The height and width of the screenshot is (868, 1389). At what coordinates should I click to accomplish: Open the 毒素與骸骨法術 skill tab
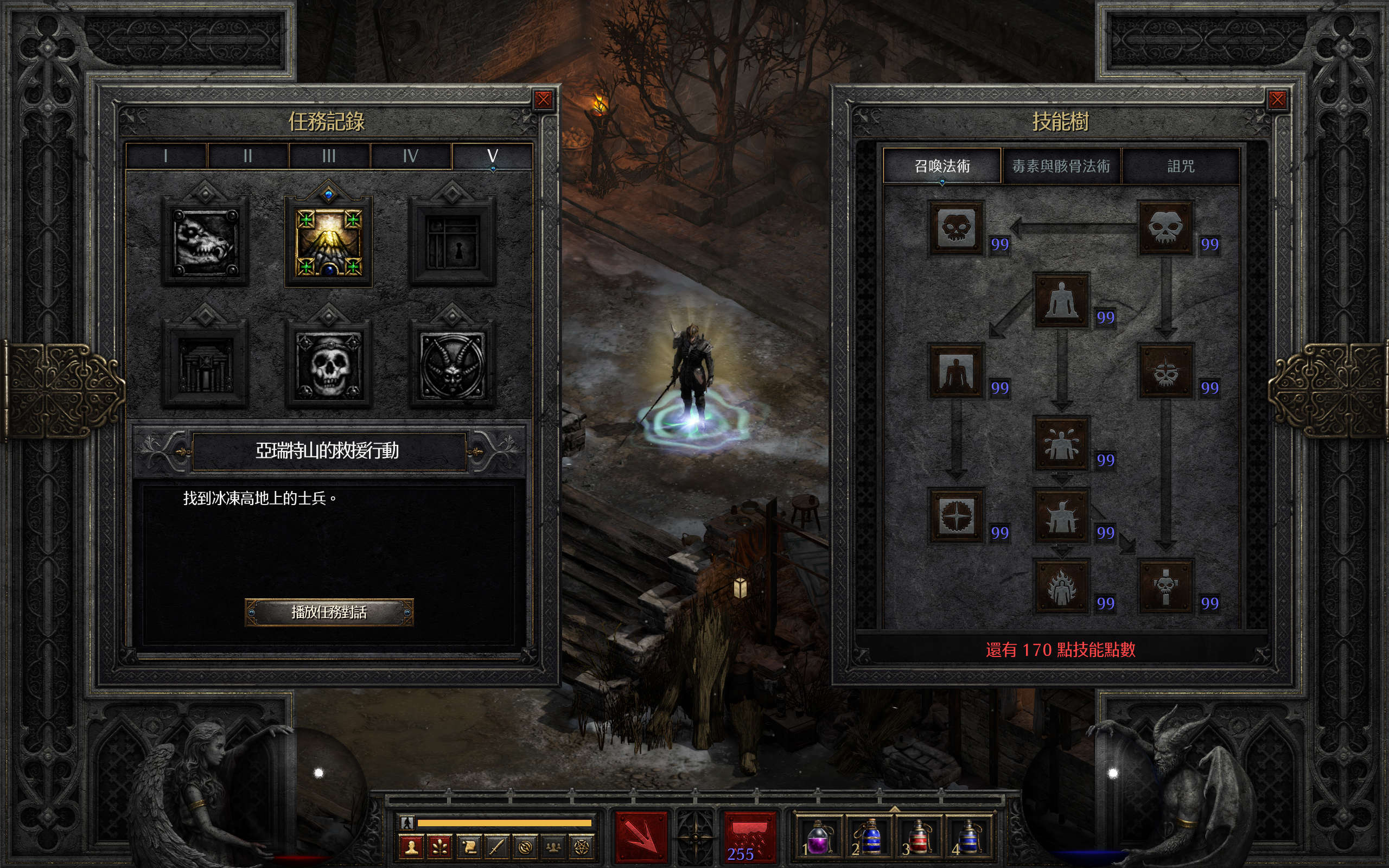point(1061,167)
